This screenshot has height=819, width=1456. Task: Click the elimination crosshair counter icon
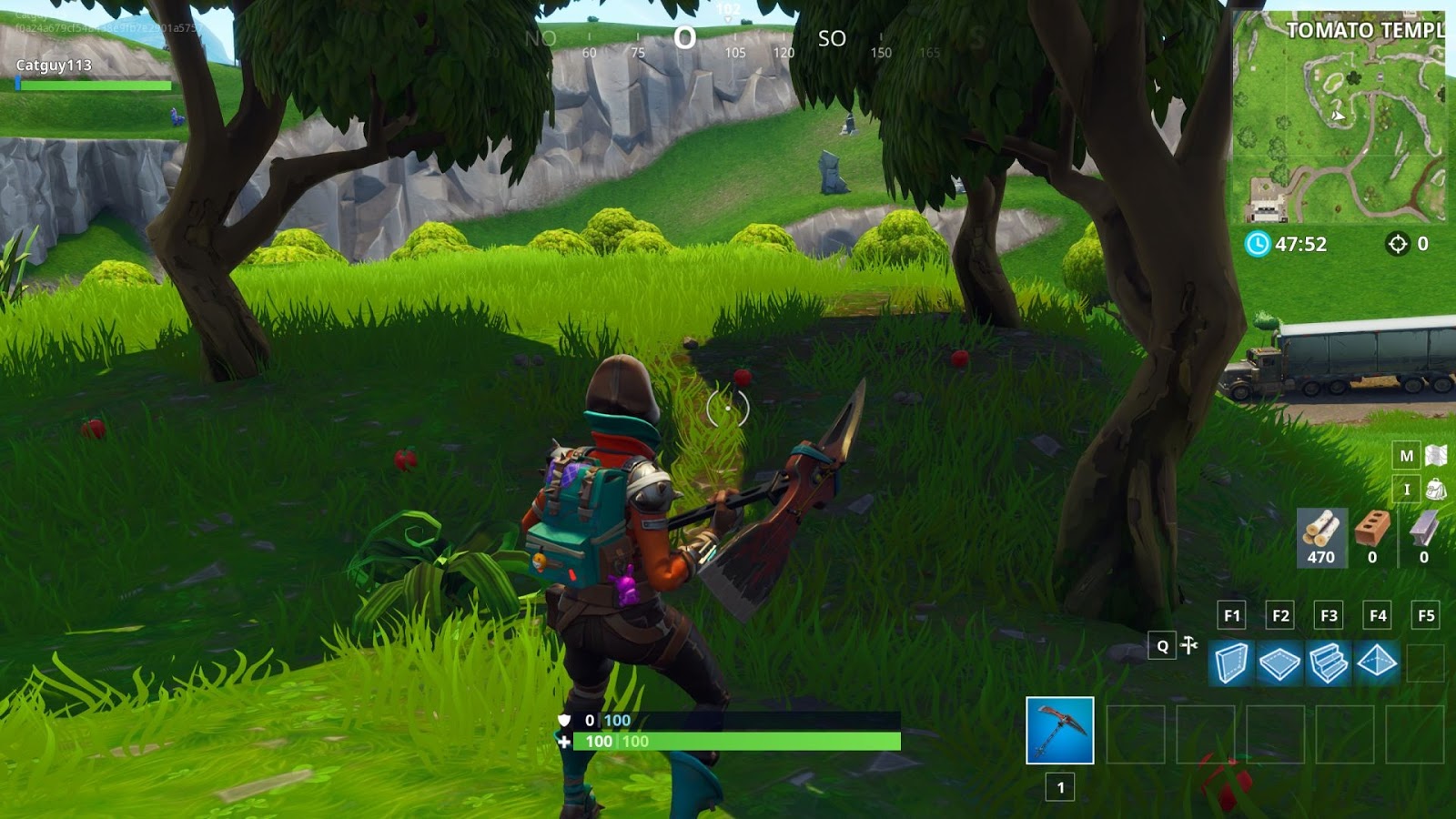pyautogui.click(x=1398, y=243)
